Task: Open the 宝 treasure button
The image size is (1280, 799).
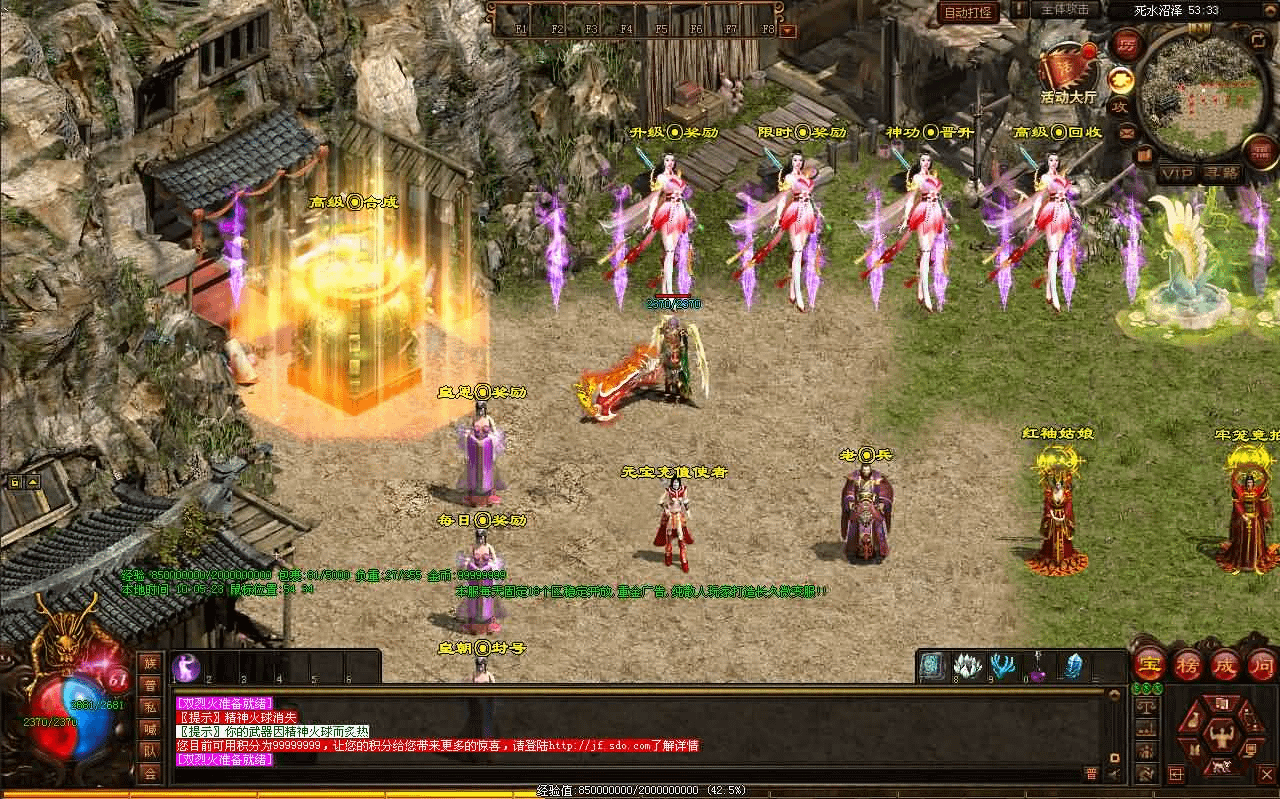Action: (x=1149, y=664)
